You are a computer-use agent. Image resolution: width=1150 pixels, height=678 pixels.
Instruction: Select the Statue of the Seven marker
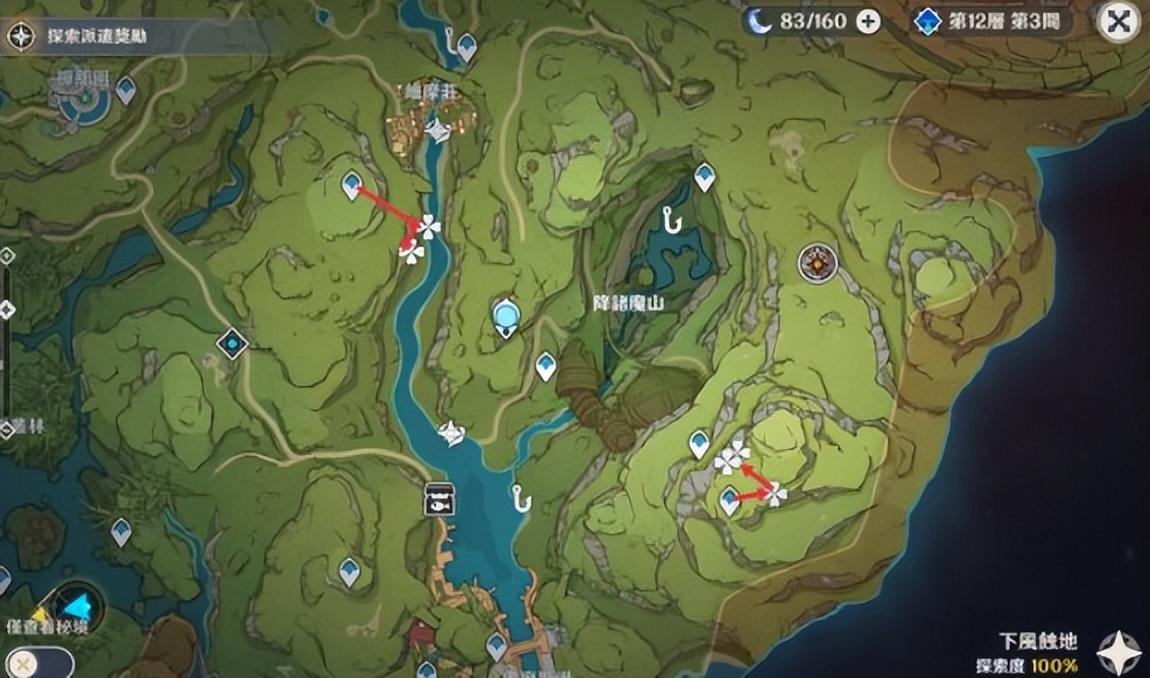coord(507,317)
